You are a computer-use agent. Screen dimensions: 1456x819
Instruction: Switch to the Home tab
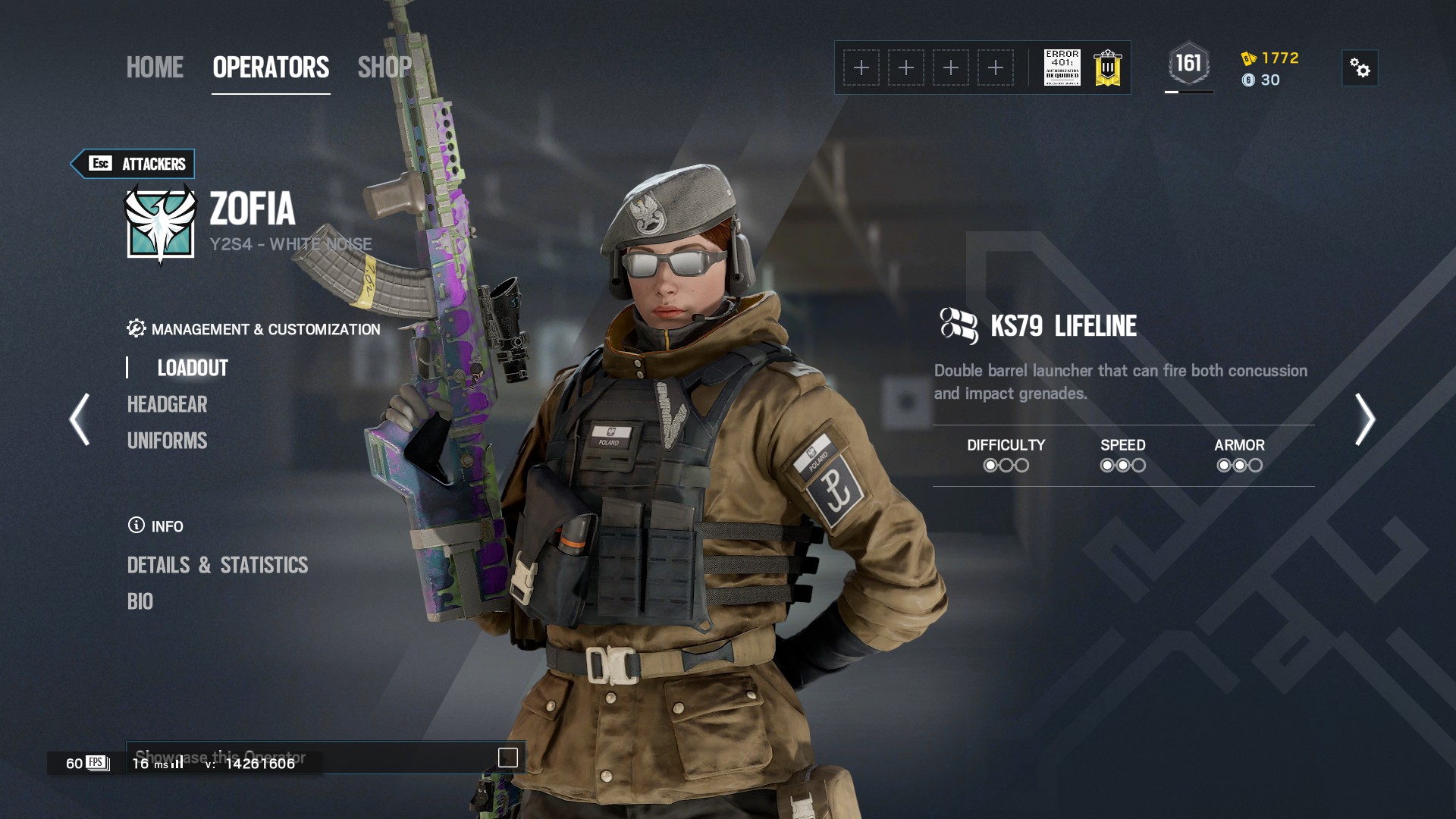[155, 67]
